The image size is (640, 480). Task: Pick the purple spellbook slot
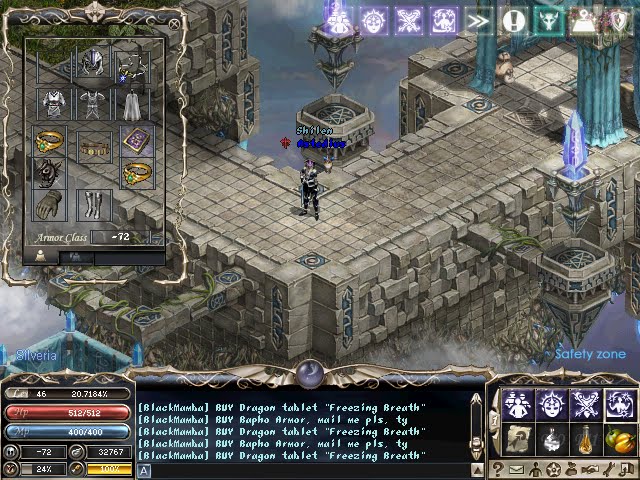tap(136, 140)
